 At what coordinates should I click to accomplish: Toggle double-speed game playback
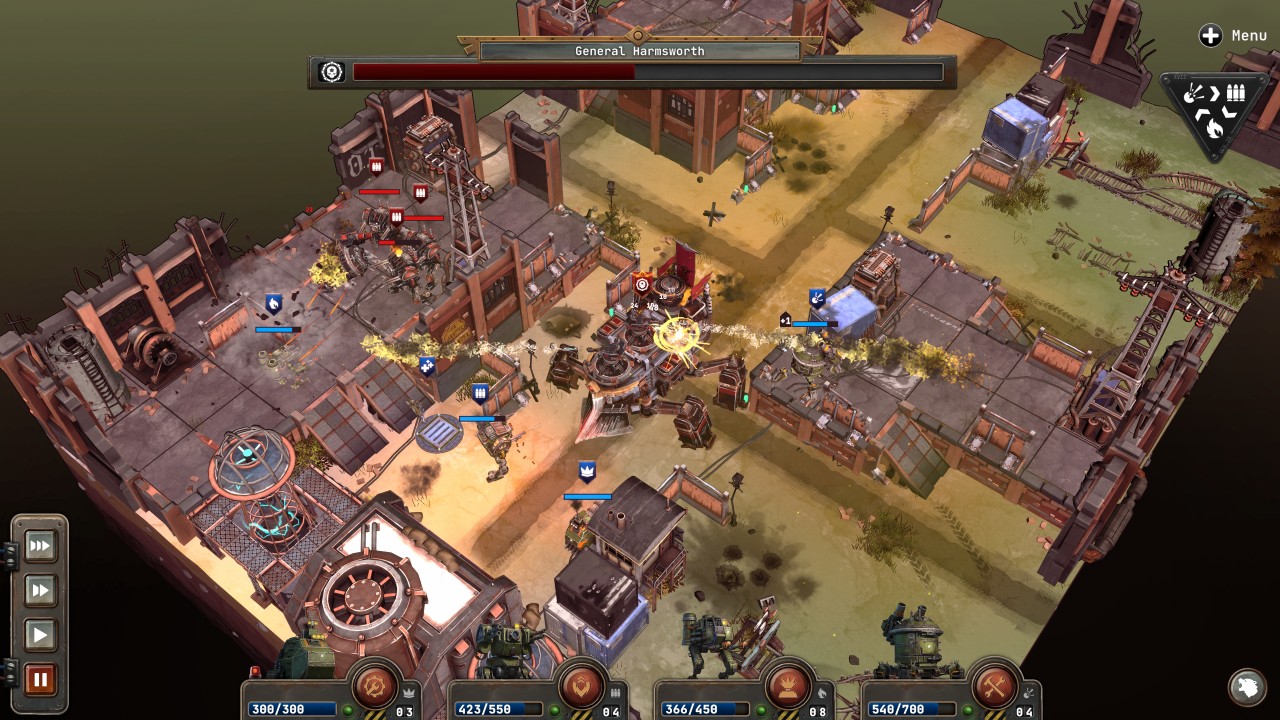(x=40, y=590)
